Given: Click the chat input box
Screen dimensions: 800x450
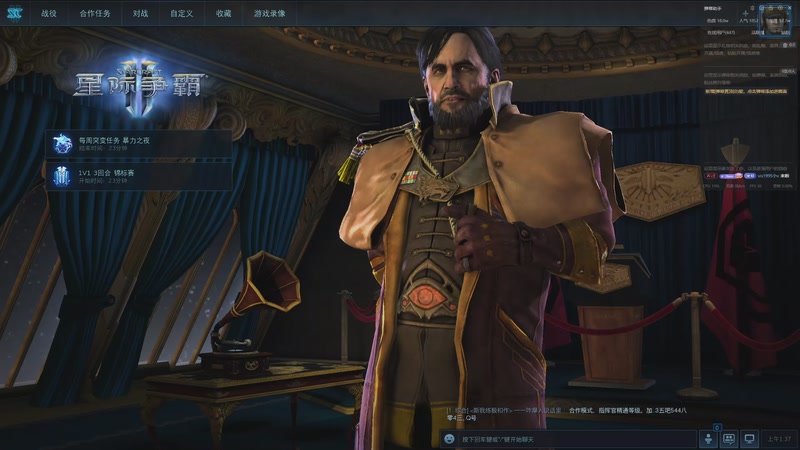Looking at the screenshot, I should [x=570, y=439].
